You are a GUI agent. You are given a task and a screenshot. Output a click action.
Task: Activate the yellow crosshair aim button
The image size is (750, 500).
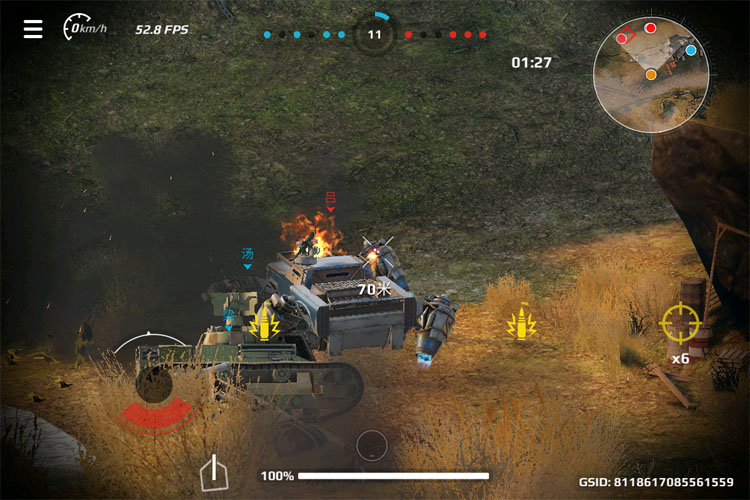[x=680, y=322]
